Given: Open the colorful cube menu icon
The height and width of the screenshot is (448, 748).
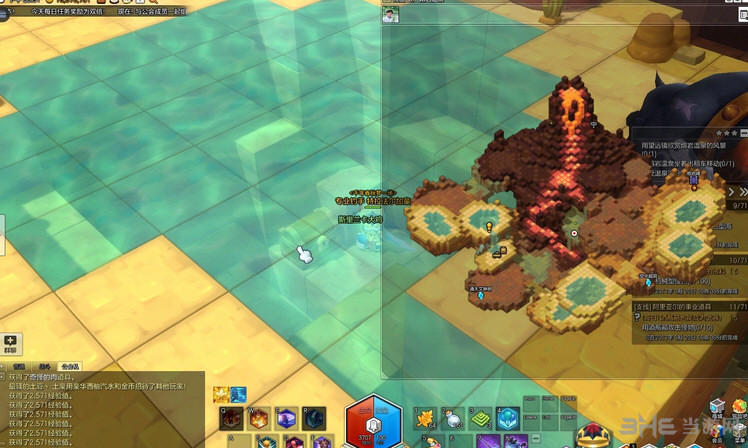Looking at the screenshot, I should 740,407.
